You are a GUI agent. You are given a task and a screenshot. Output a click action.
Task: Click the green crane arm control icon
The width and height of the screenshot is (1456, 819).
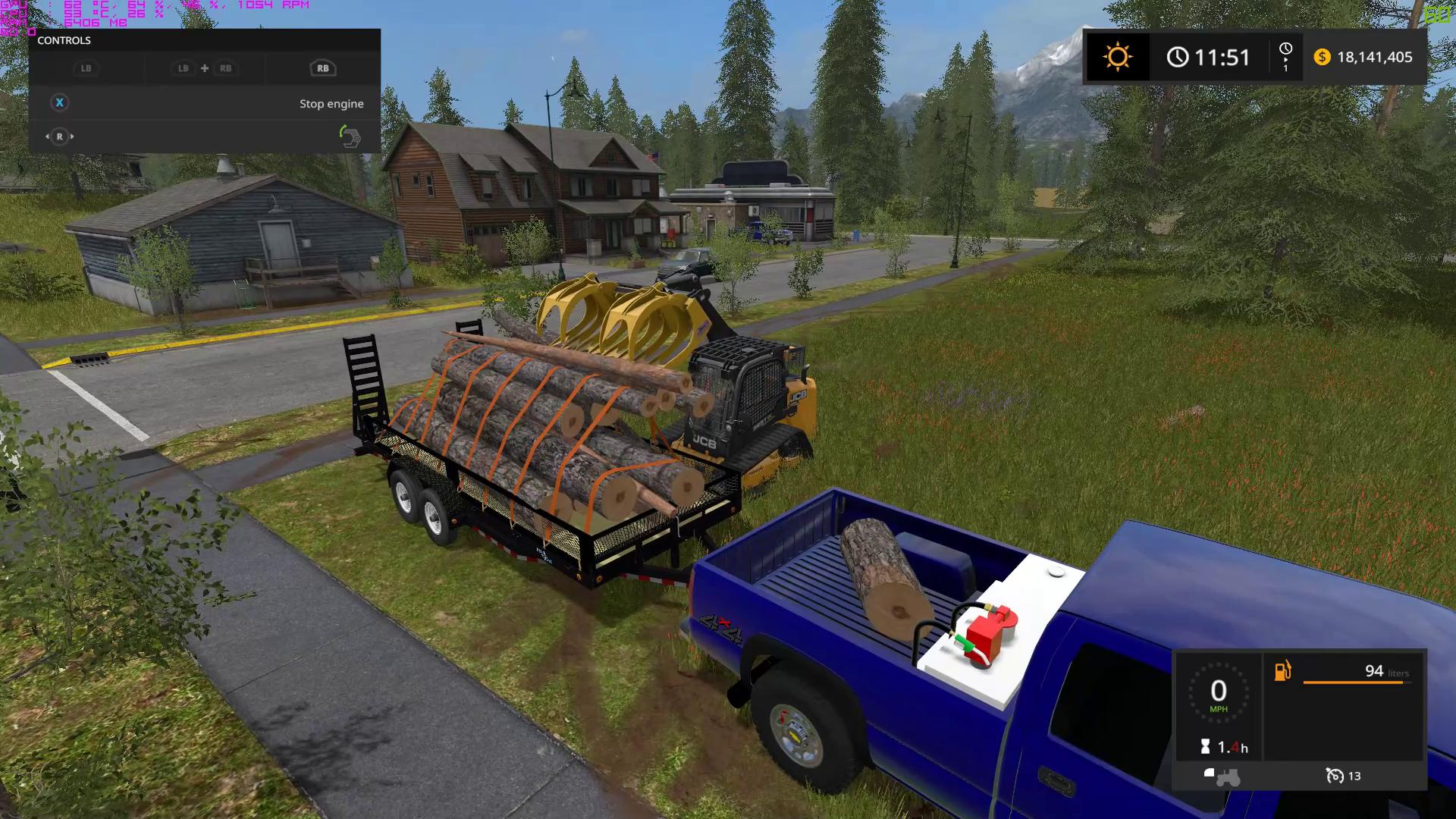(349, 136)
